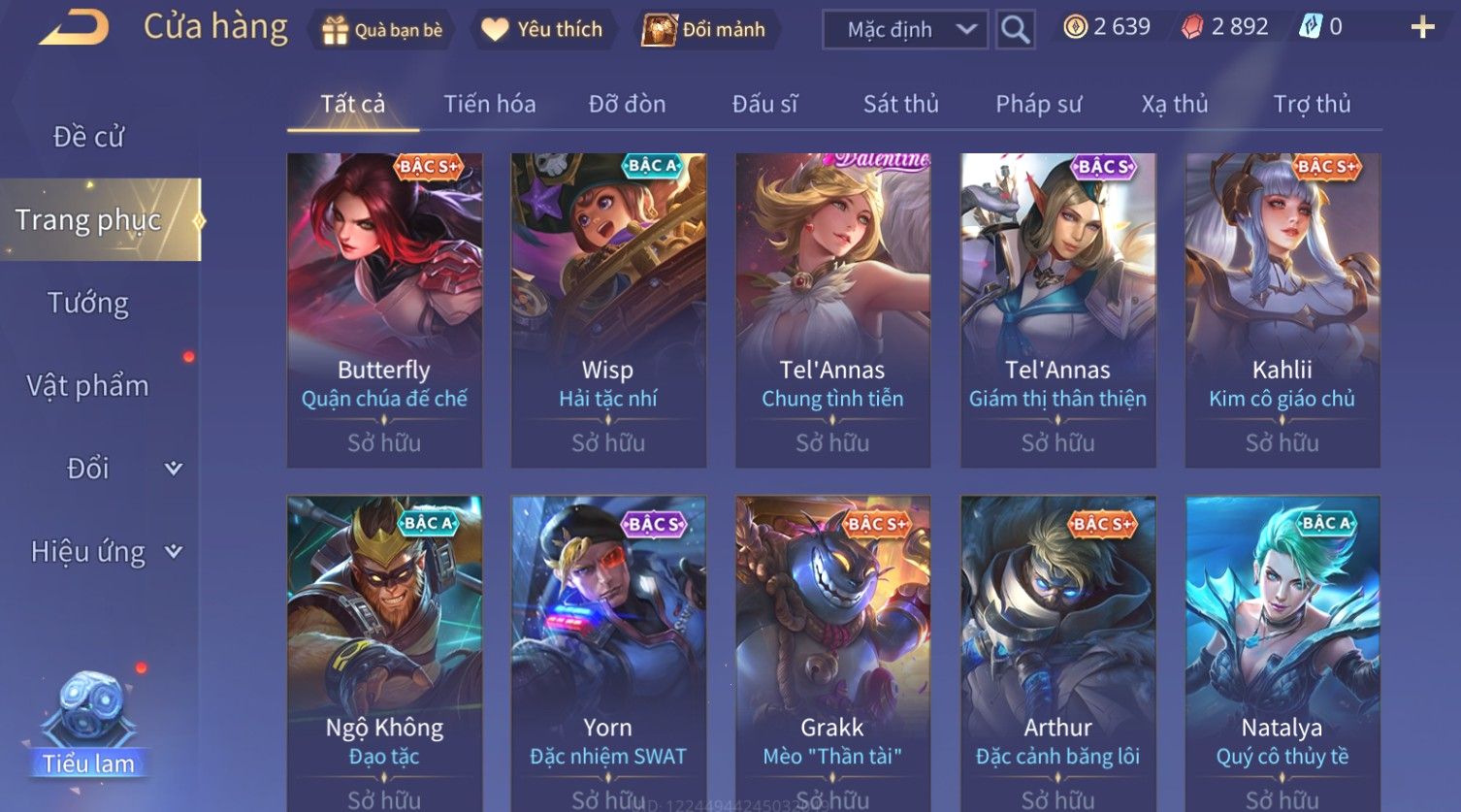Show the Pháp sư skins tab
The width and height of the screenshot is (1461, 812).
point(1038,104)
